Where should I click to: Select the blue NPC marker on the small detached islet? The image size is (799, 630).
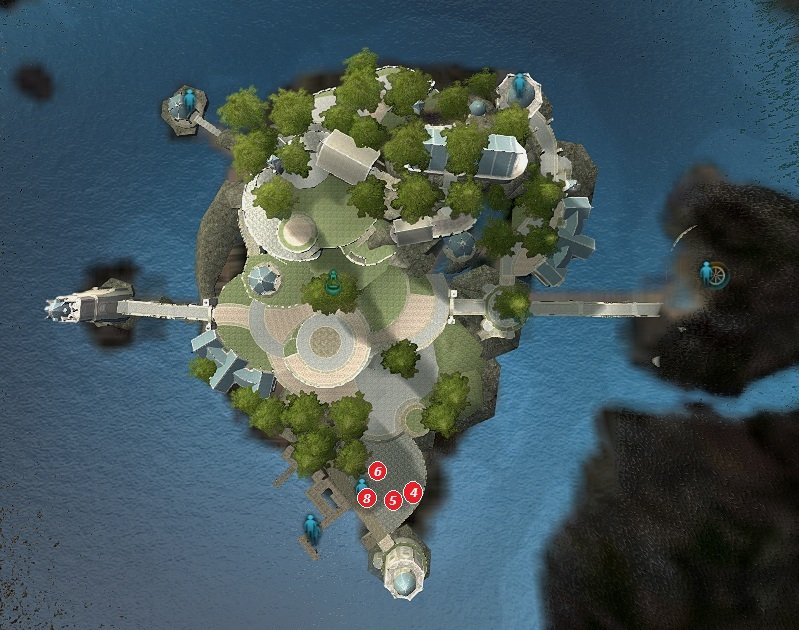[x=189, y=100]
